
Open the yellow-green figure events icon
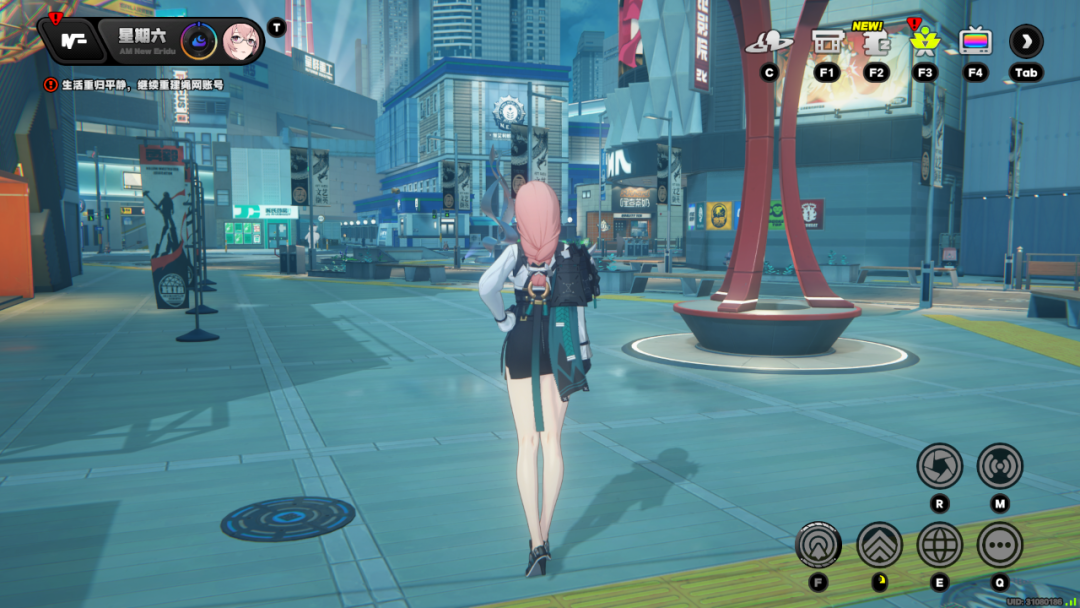pyautogui.click(x=924, y=42)
